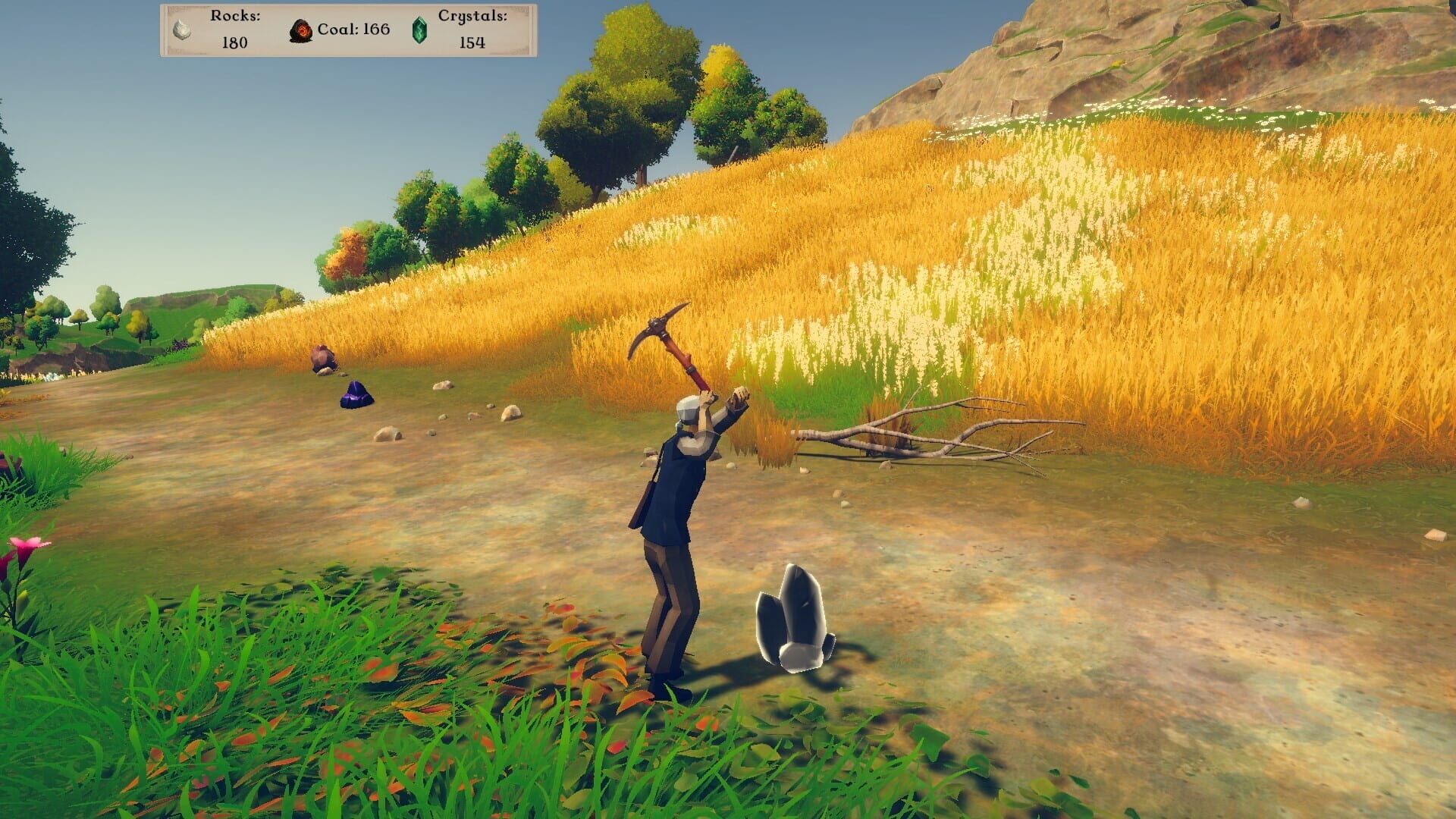Screen dimensions: 1456x819
Task: Open details for the Rocks count 180
Action: pyautogui.click(x=235, y=44)
